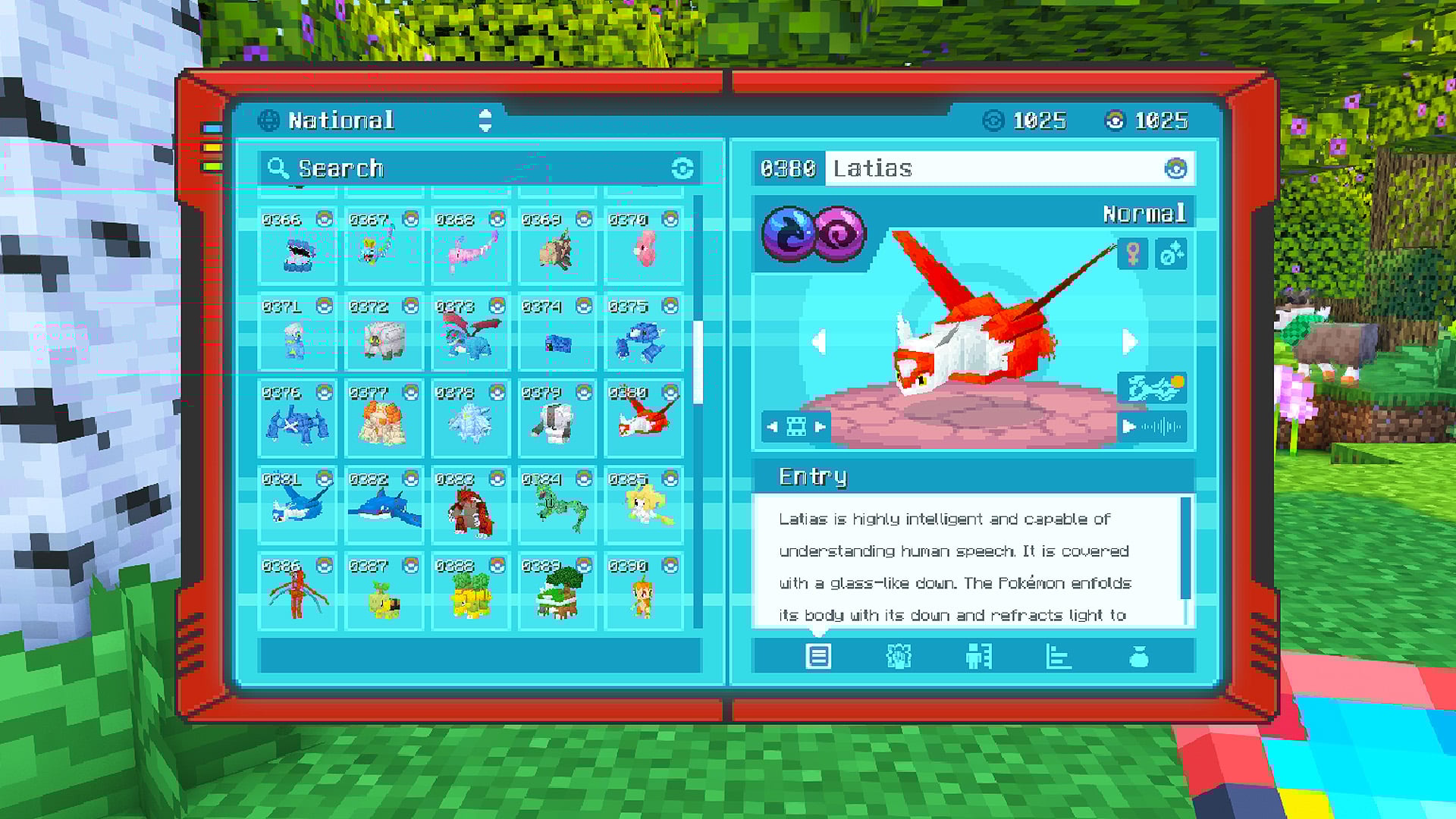Show the previous Pokémon with left arrow
This screenshot has width=1456, height=819.
(818, 342)
